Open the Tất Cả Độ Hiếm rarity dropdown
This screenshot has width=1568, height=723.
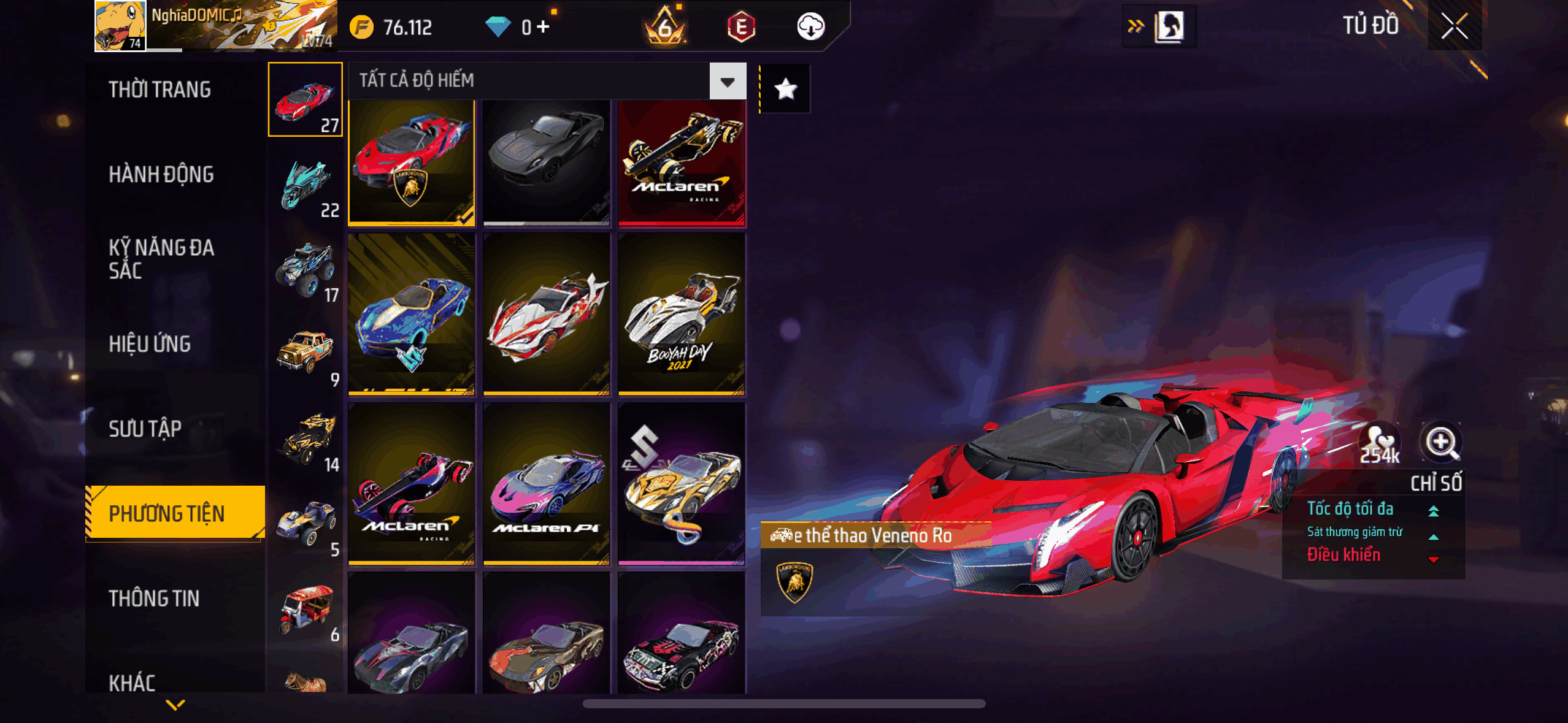tap(728, 82)
